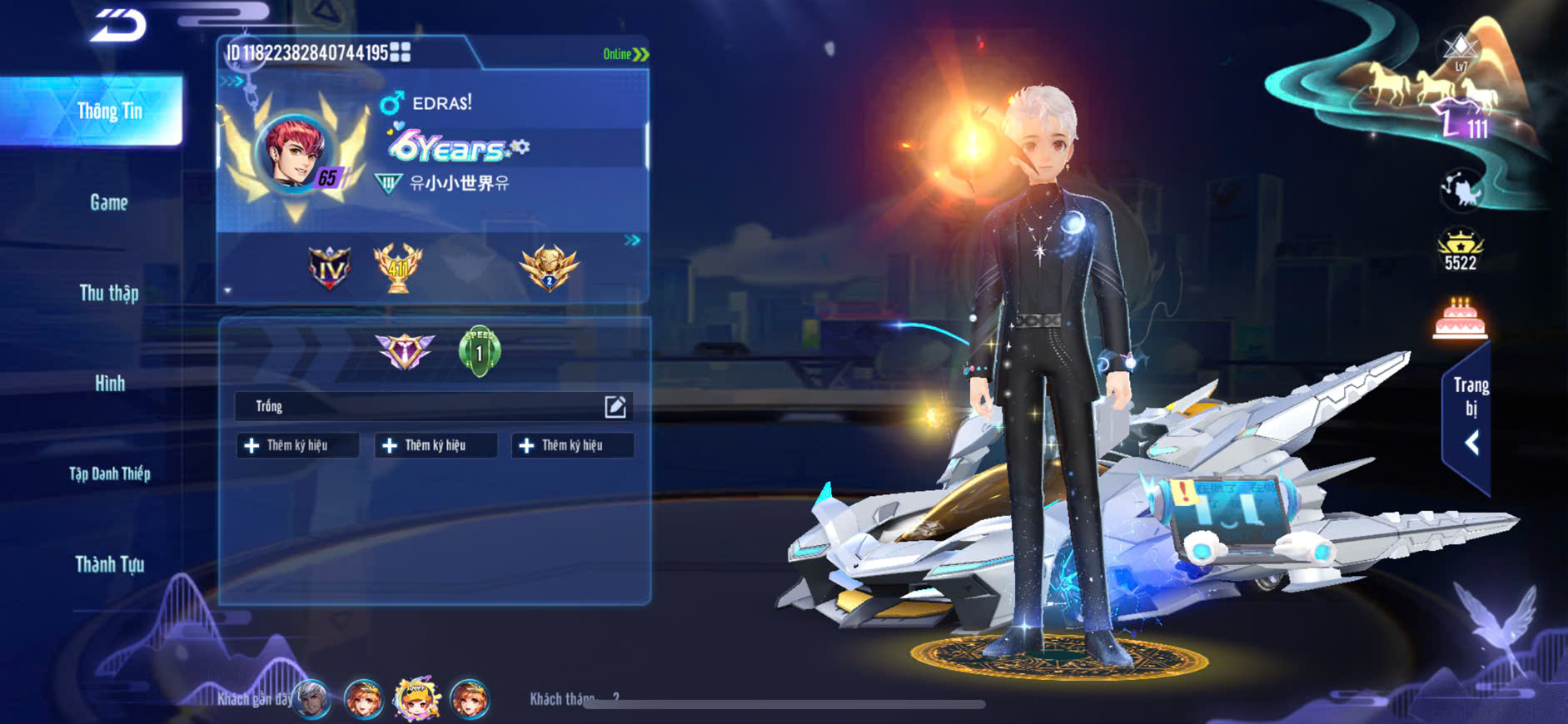Copy the player ID with the square icon
This screenshot has height=724, width=1568.
[x=401, y=52]
